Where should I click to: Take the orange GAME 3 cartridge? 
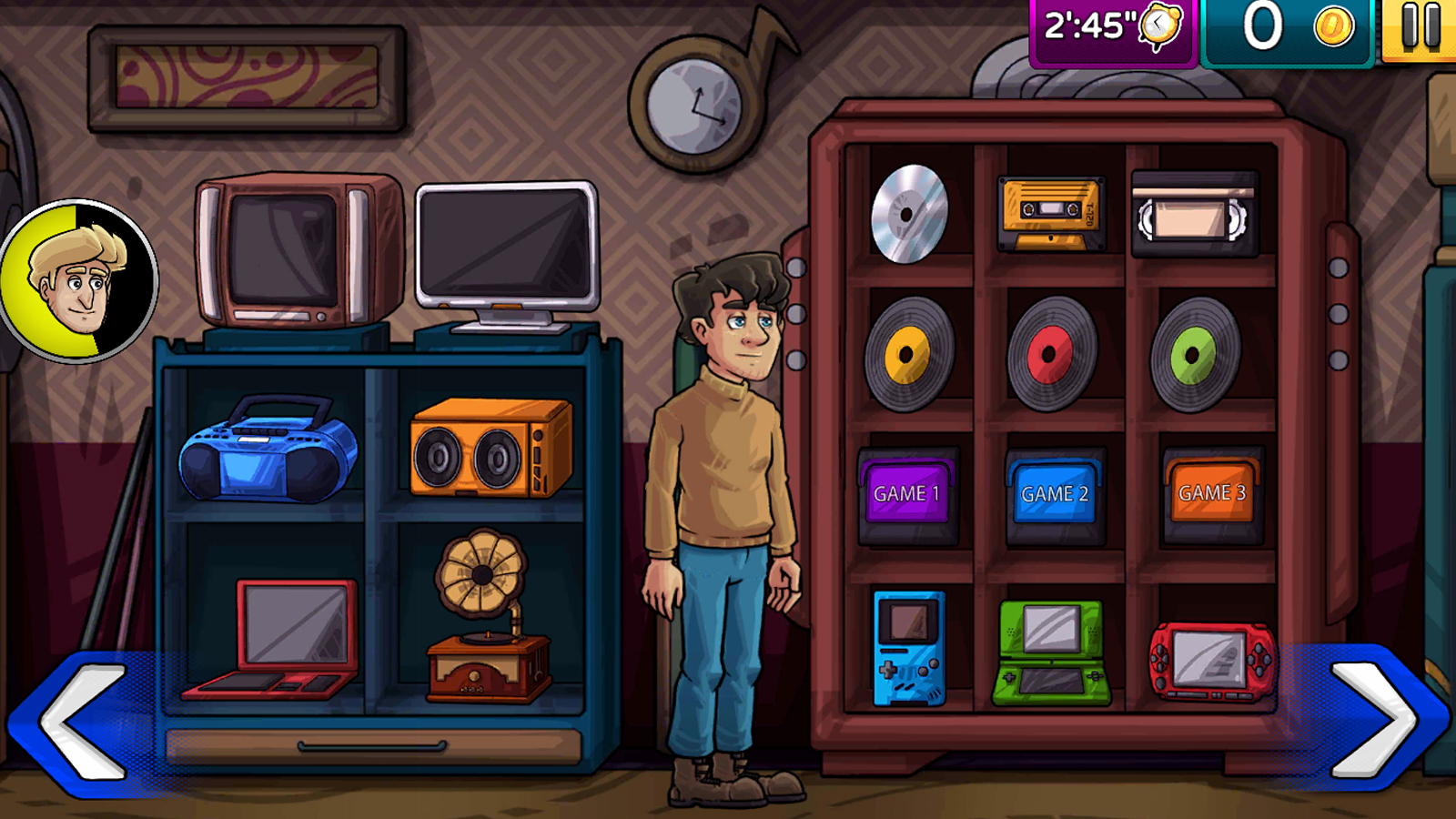pos(1212,494)
